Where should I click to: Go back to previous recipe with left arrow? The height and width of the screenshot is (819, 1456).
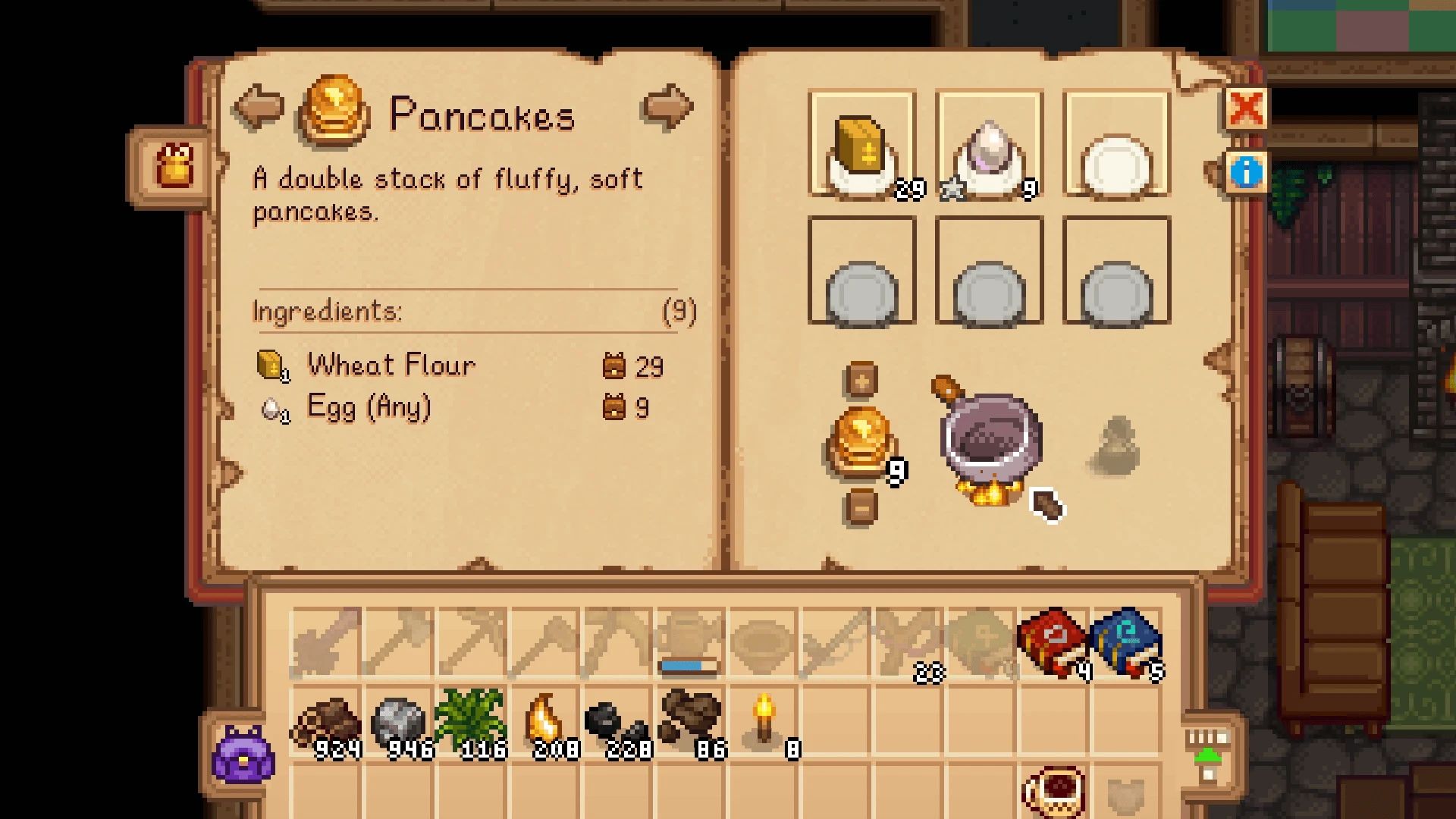[x=258, y=108]
